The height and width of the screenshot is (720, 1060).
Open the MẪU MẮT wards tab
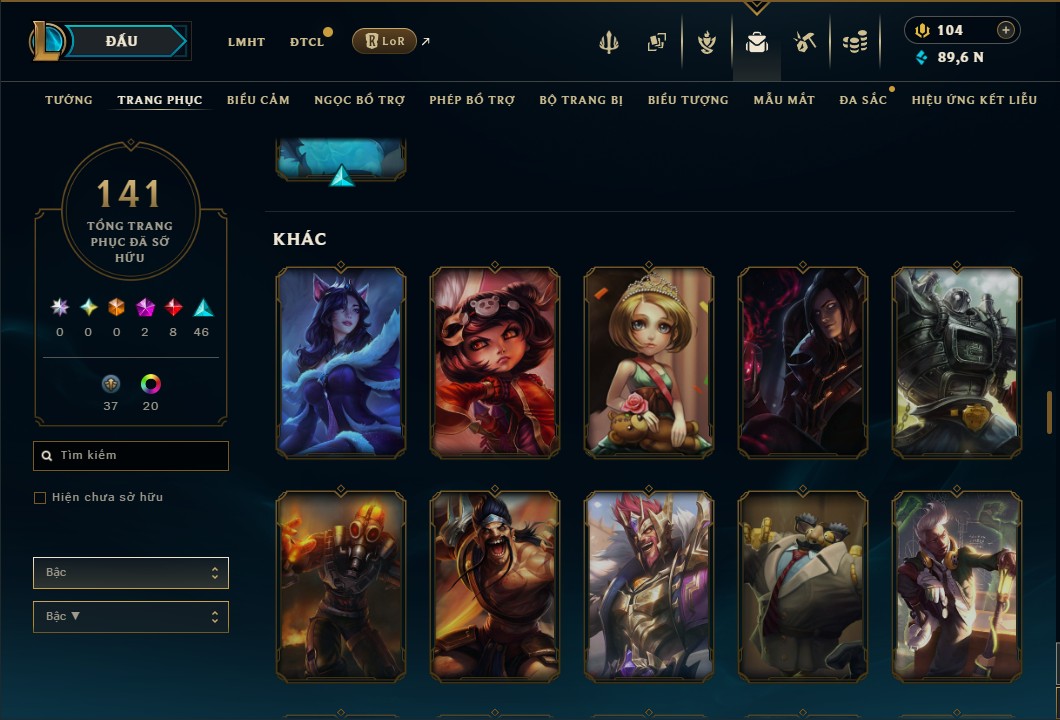point(784,100)
